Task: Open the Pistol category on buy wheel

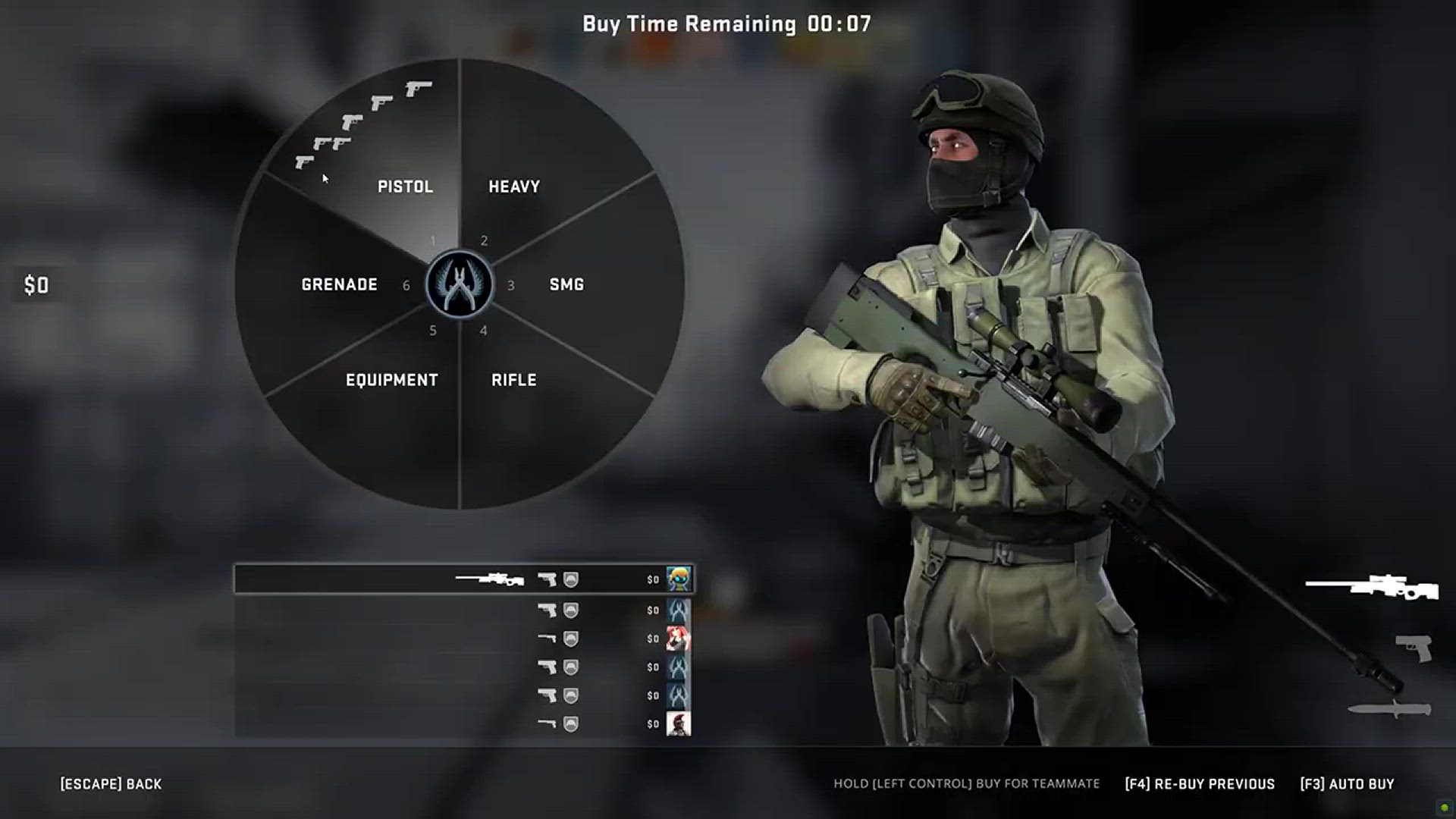Action: click(x=405, y=187)
